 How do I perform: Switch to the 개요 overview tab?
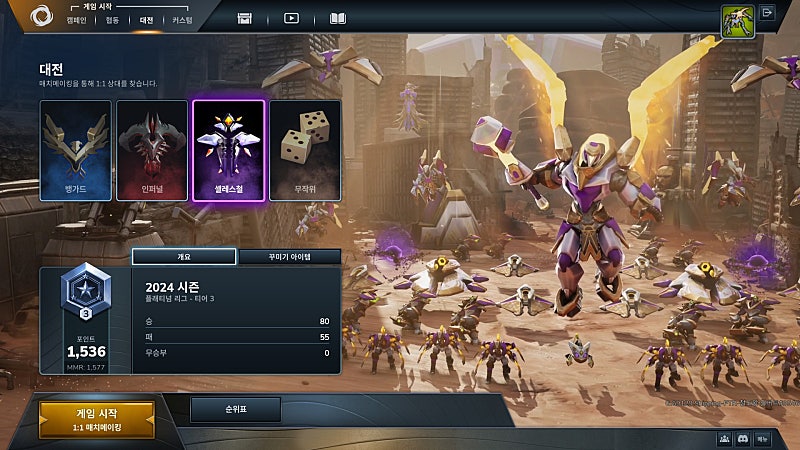pyautogui.click(x=184, y=257)
